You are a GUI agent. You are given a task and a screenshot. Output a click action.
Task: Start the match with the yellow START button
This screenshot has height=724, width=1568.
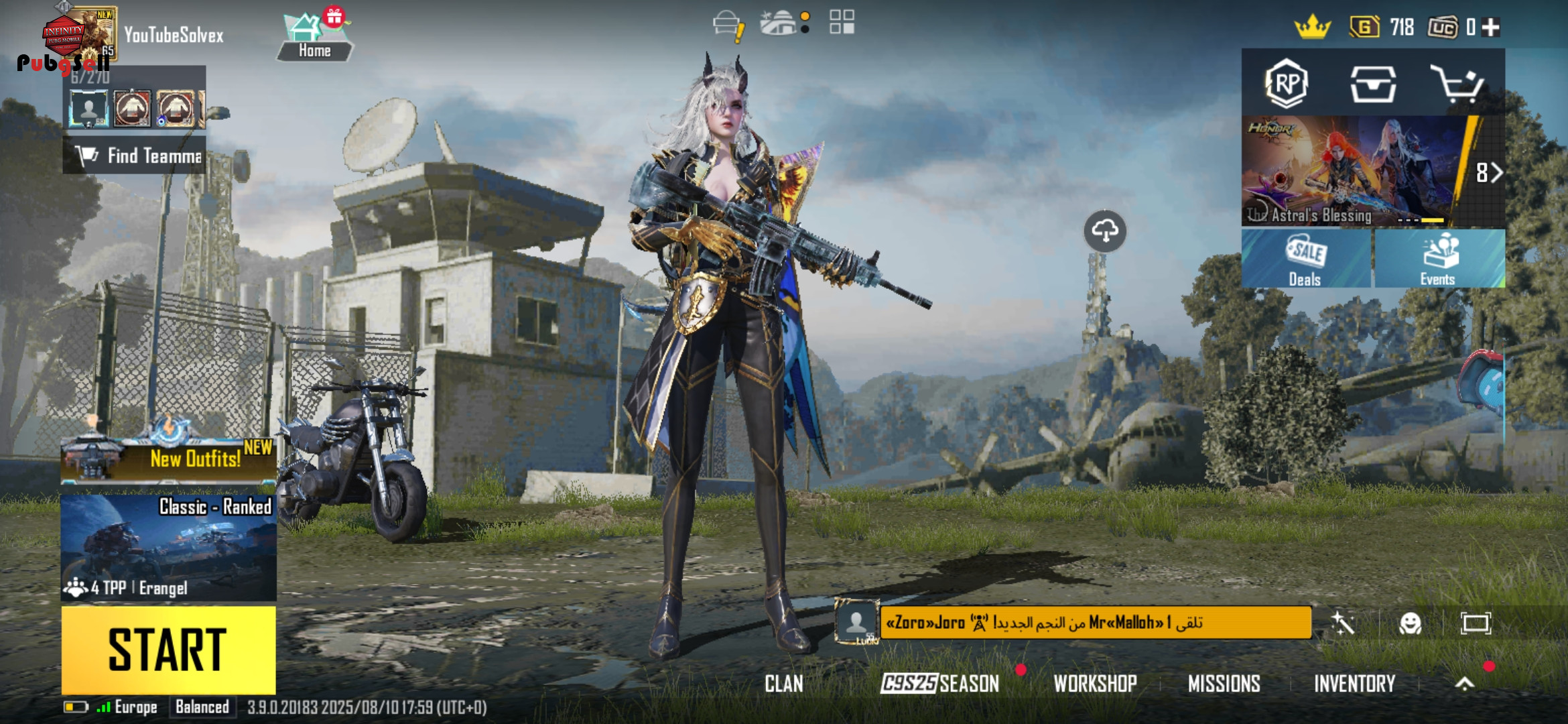[168, 649]
